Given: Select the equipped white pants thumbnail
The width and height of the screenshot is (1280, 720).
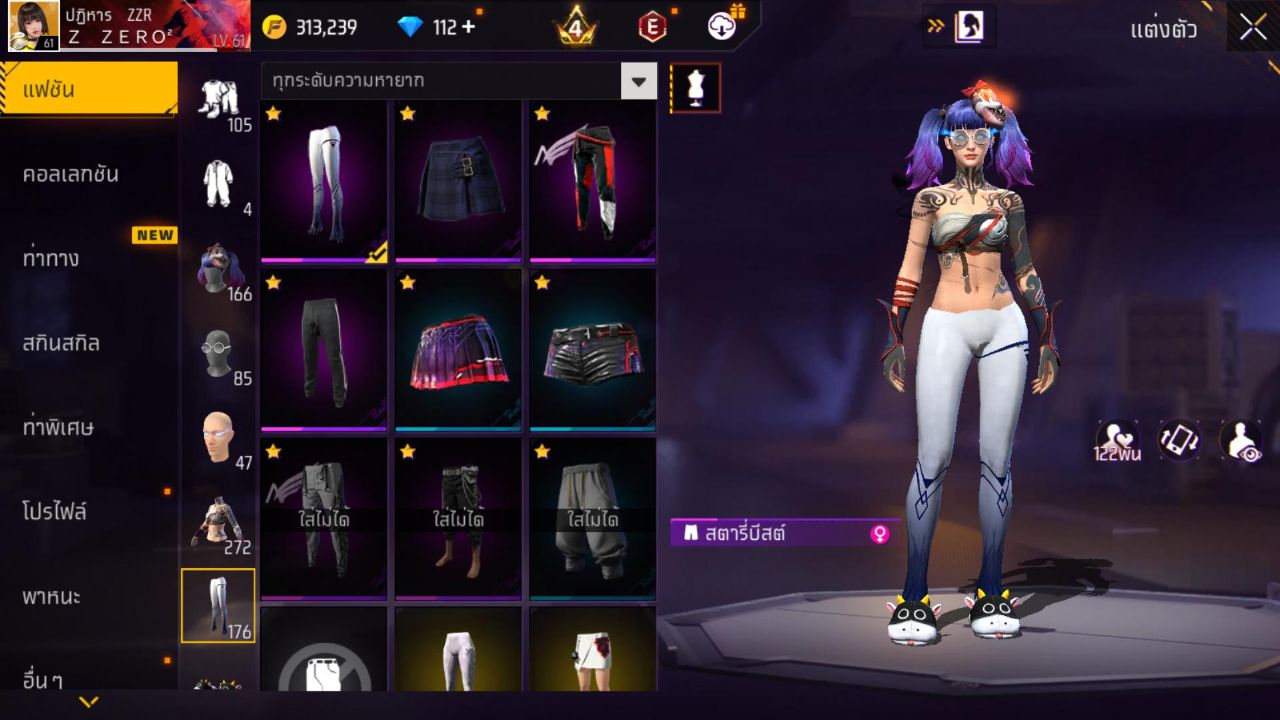Looking at the screenshot, I should coord(322,180).
